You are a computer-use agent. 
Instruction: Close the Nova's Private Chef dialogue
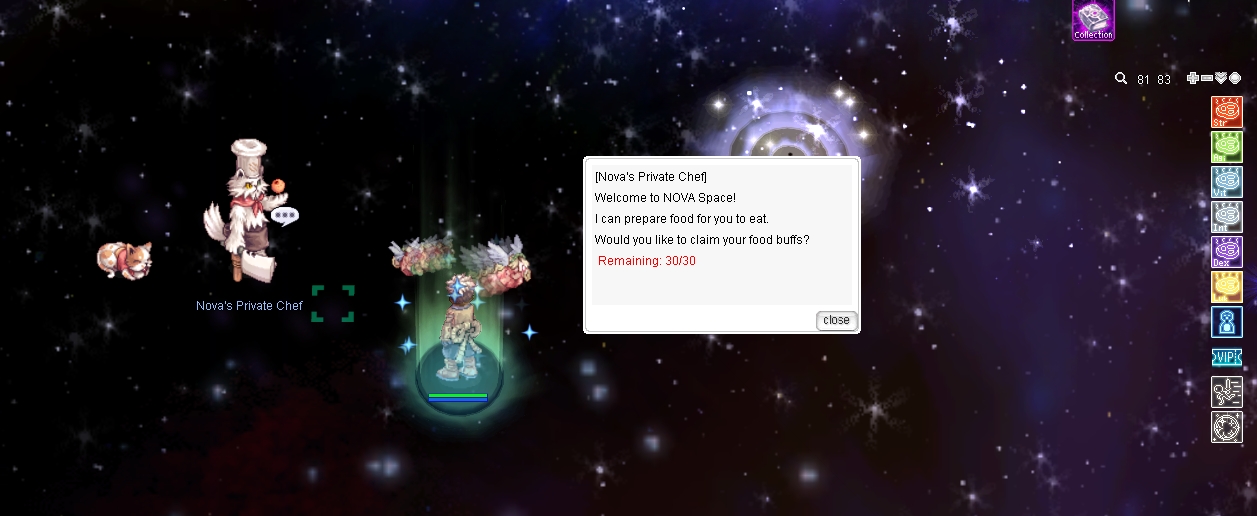[836, 320]
